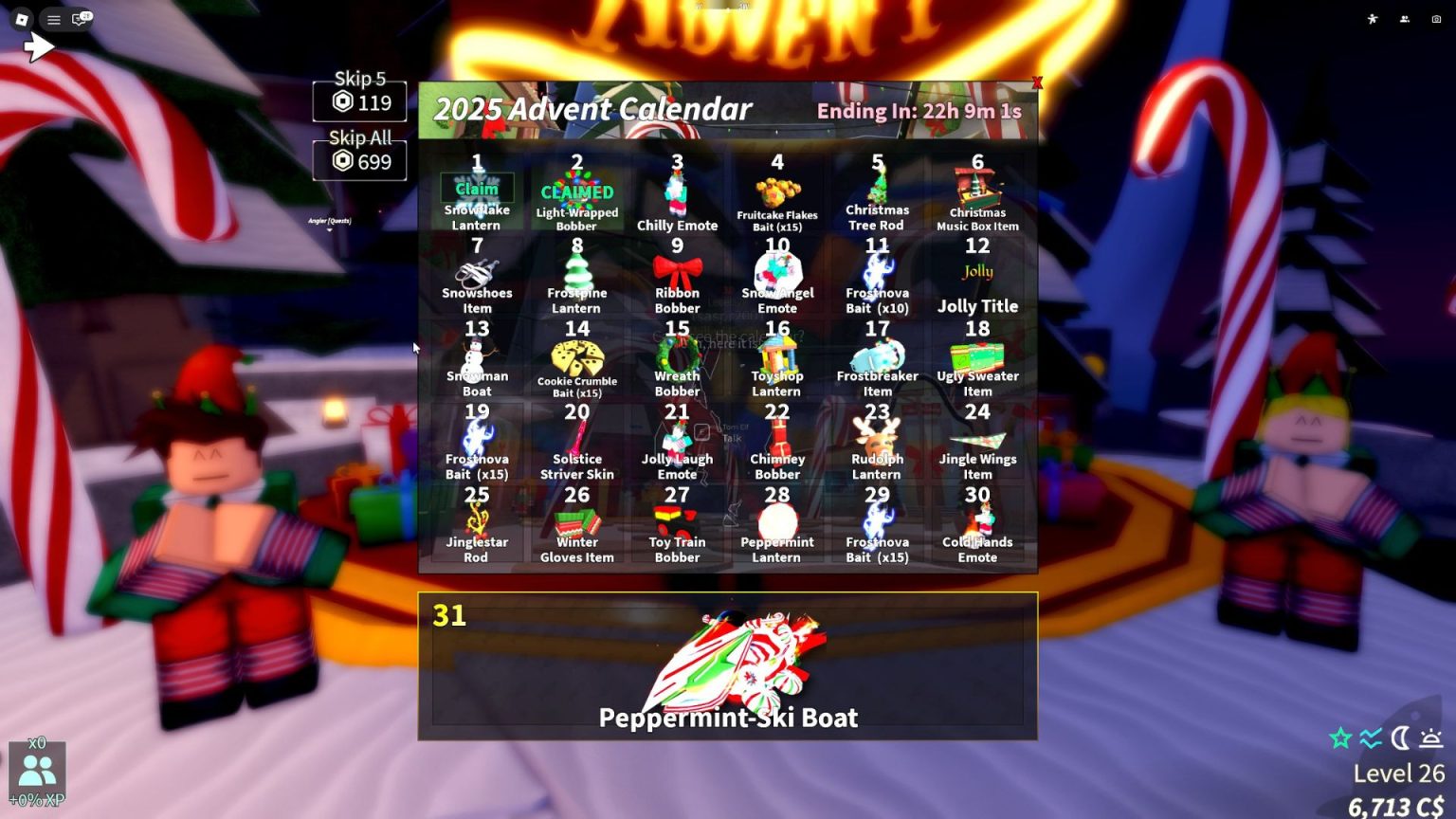
Task: Open the players list icon top right
Action: coord(1404,18)
